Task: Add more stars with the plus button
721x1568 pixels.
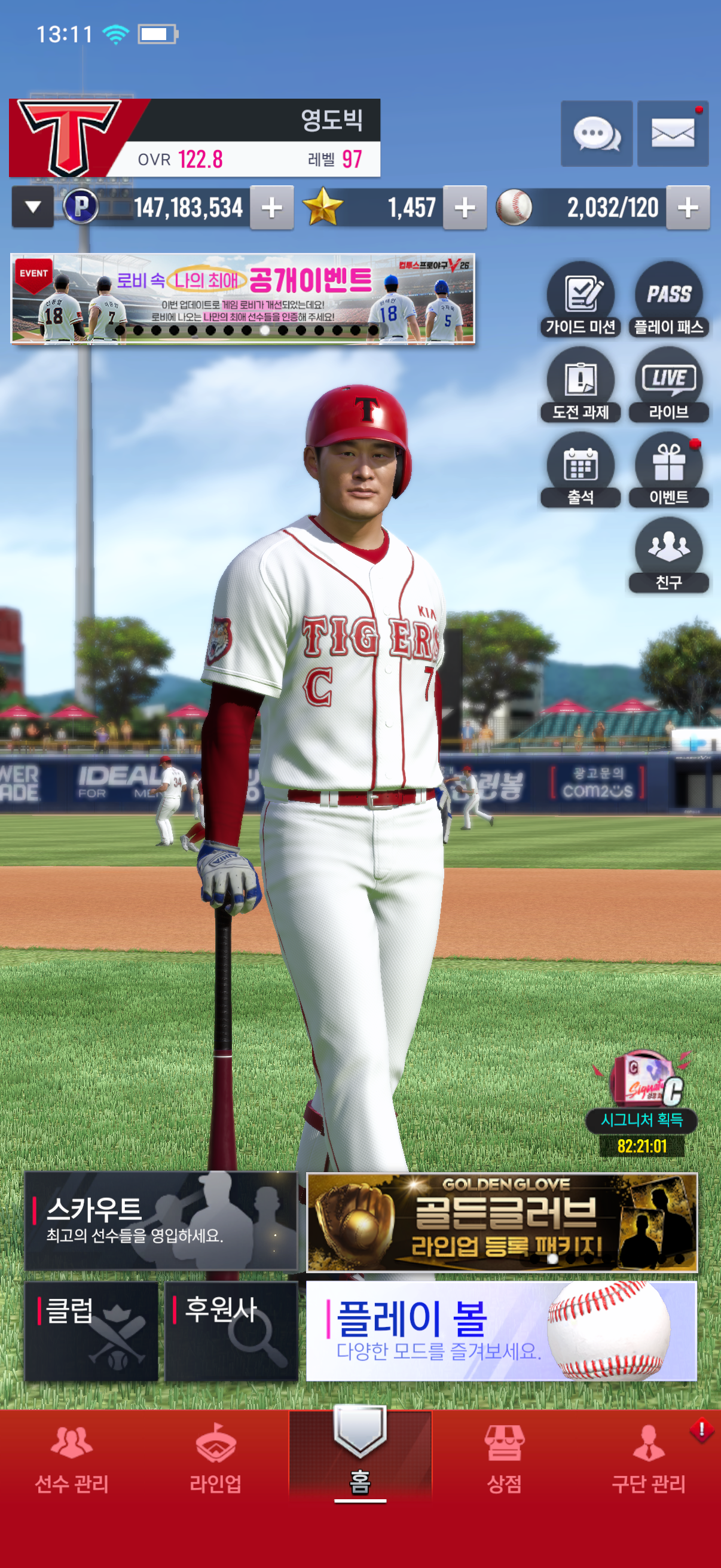Action: point(465,208)
